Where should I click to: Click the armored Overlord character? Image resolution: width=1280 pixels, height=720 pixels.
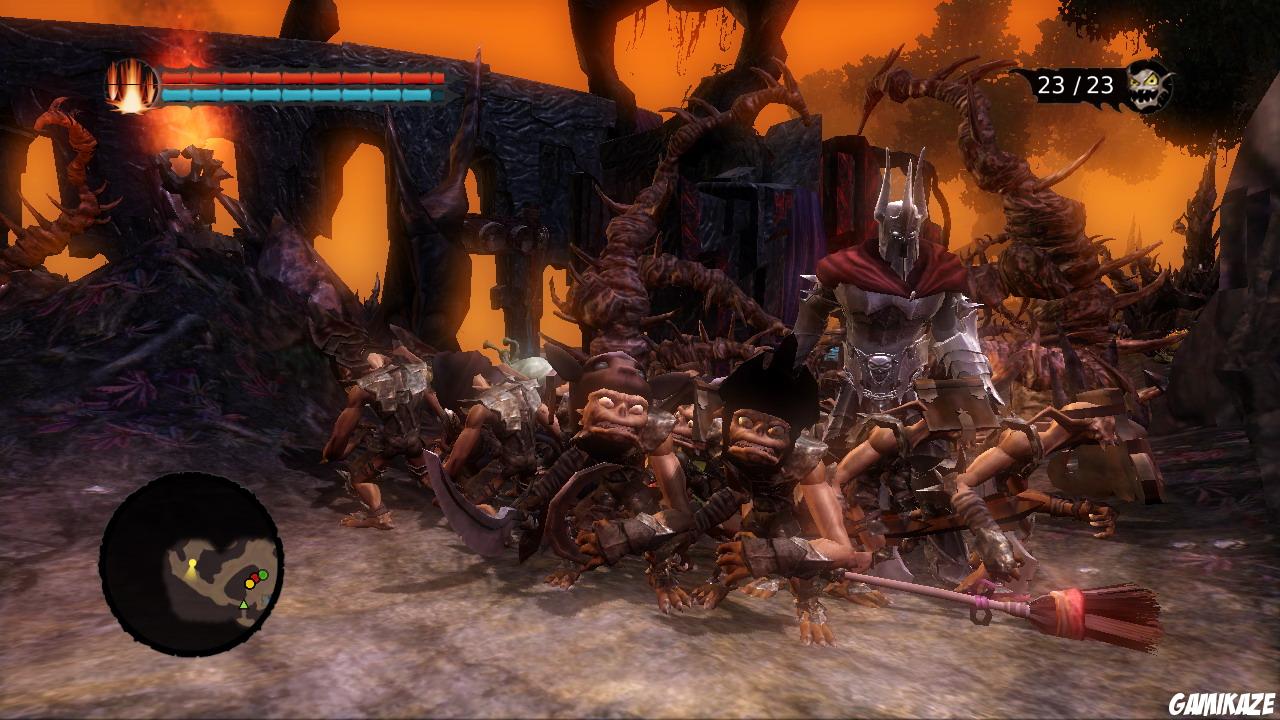890,320
